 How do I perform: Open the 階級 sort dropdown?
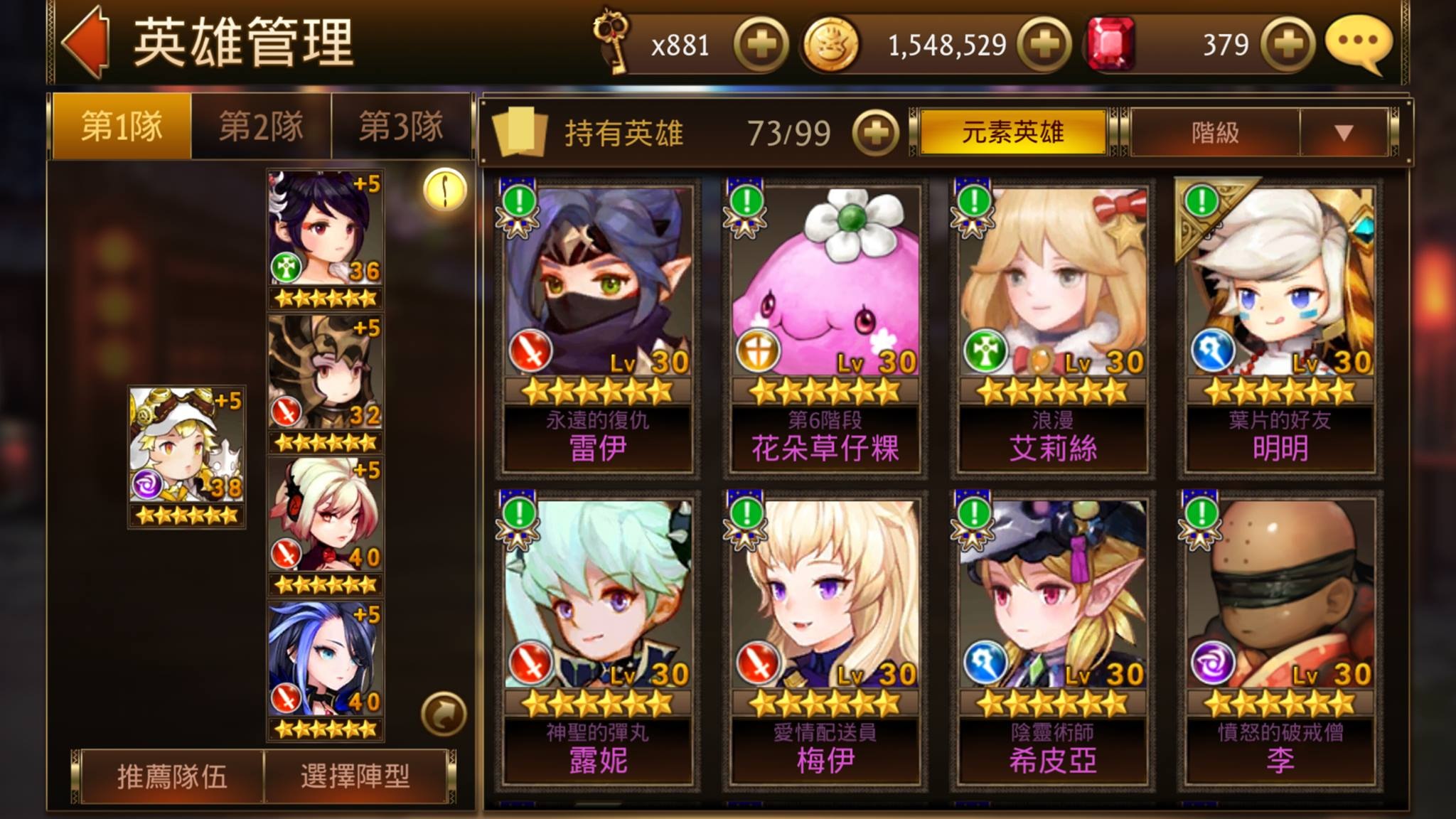click(x=1258, y=132)
